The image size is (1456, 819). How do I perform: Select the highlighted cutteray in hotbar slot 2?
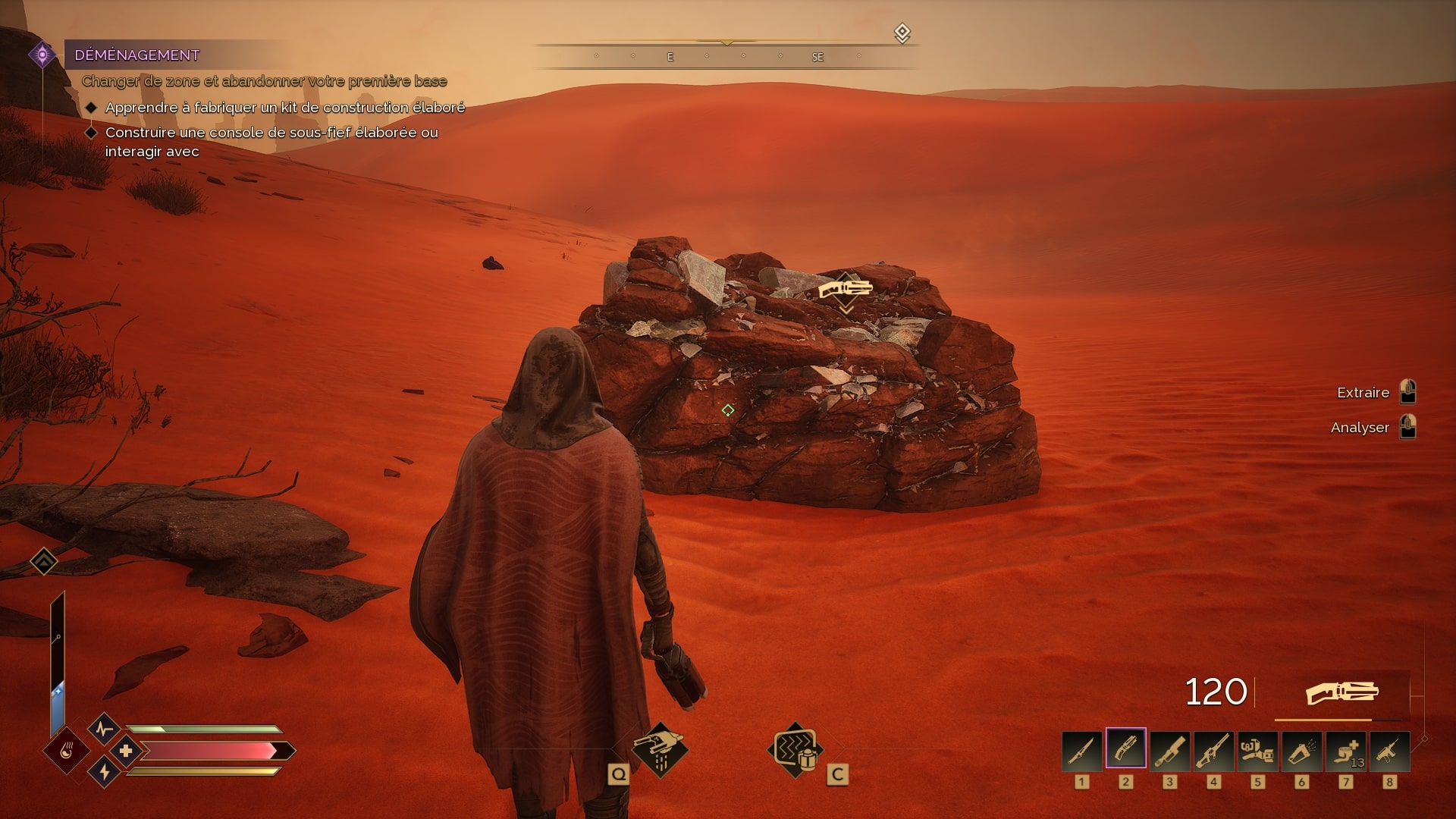point(1125,751)
